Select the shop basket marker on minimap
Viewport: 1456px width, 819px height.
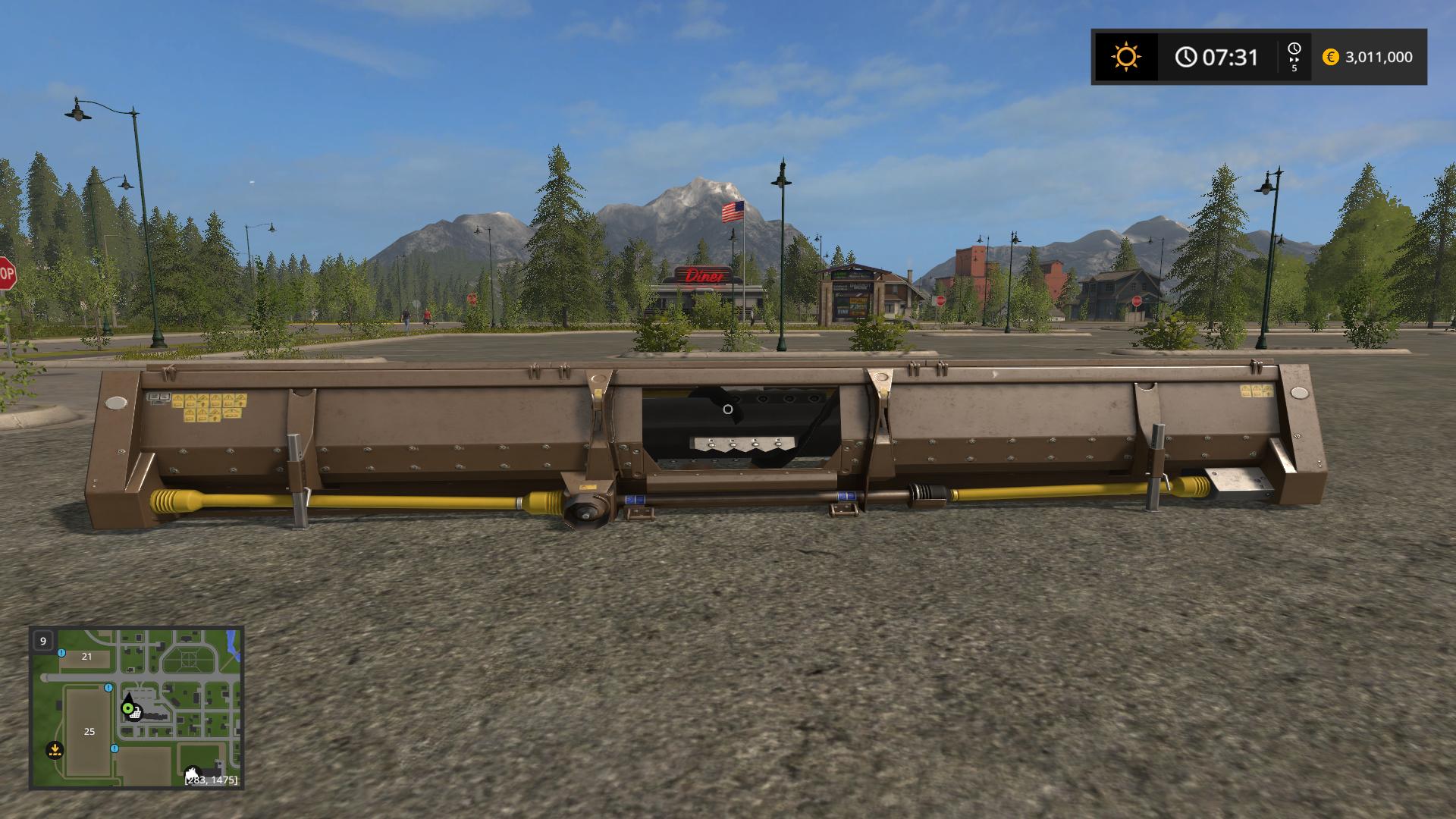pyautogui.click(x=136, y=713)
